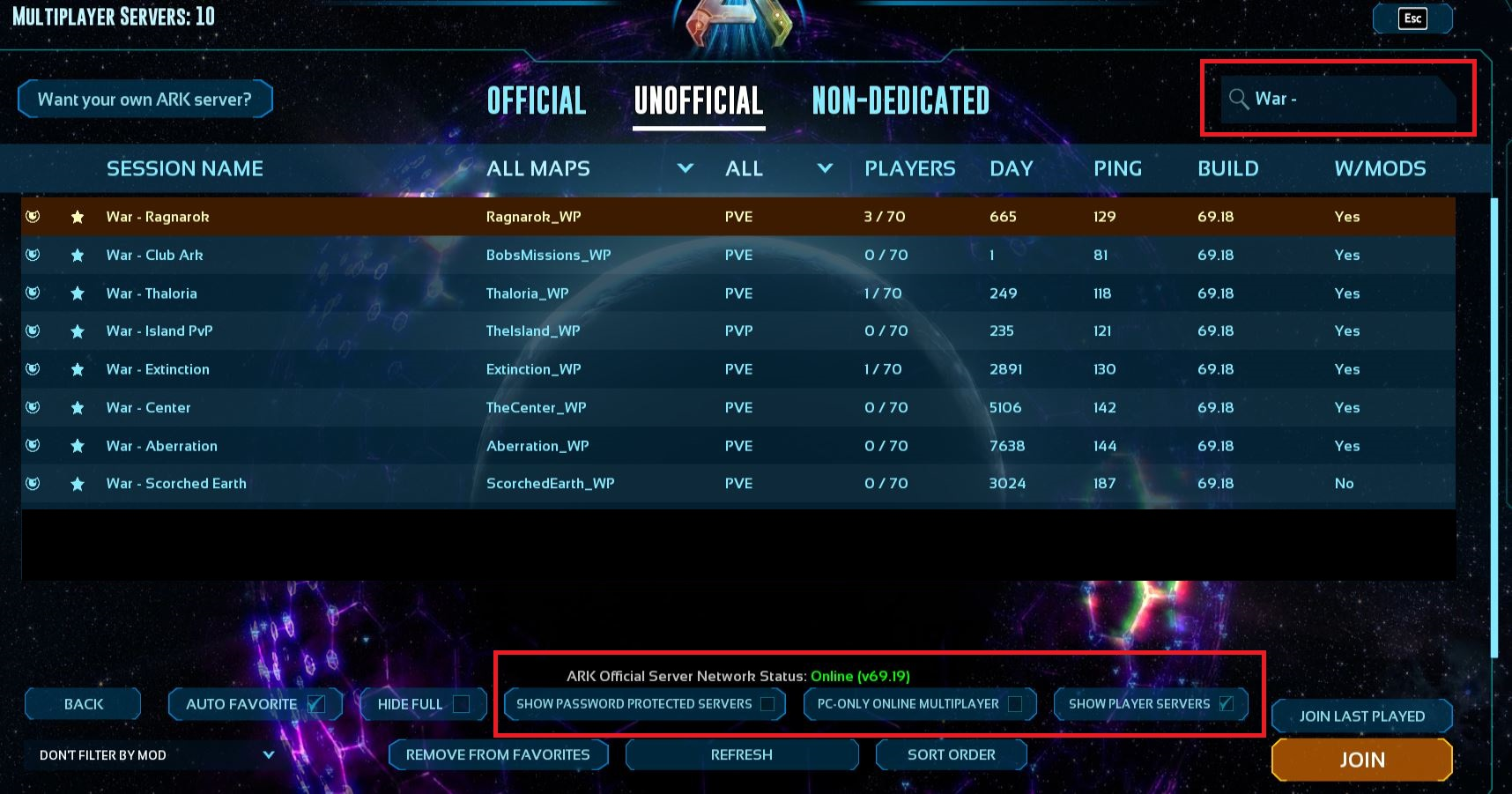Image resolution: width=1512 pixels, height=794 pixels.
Task: Click the magnifying glass in the search box
Action: (x=1238, y=99)
